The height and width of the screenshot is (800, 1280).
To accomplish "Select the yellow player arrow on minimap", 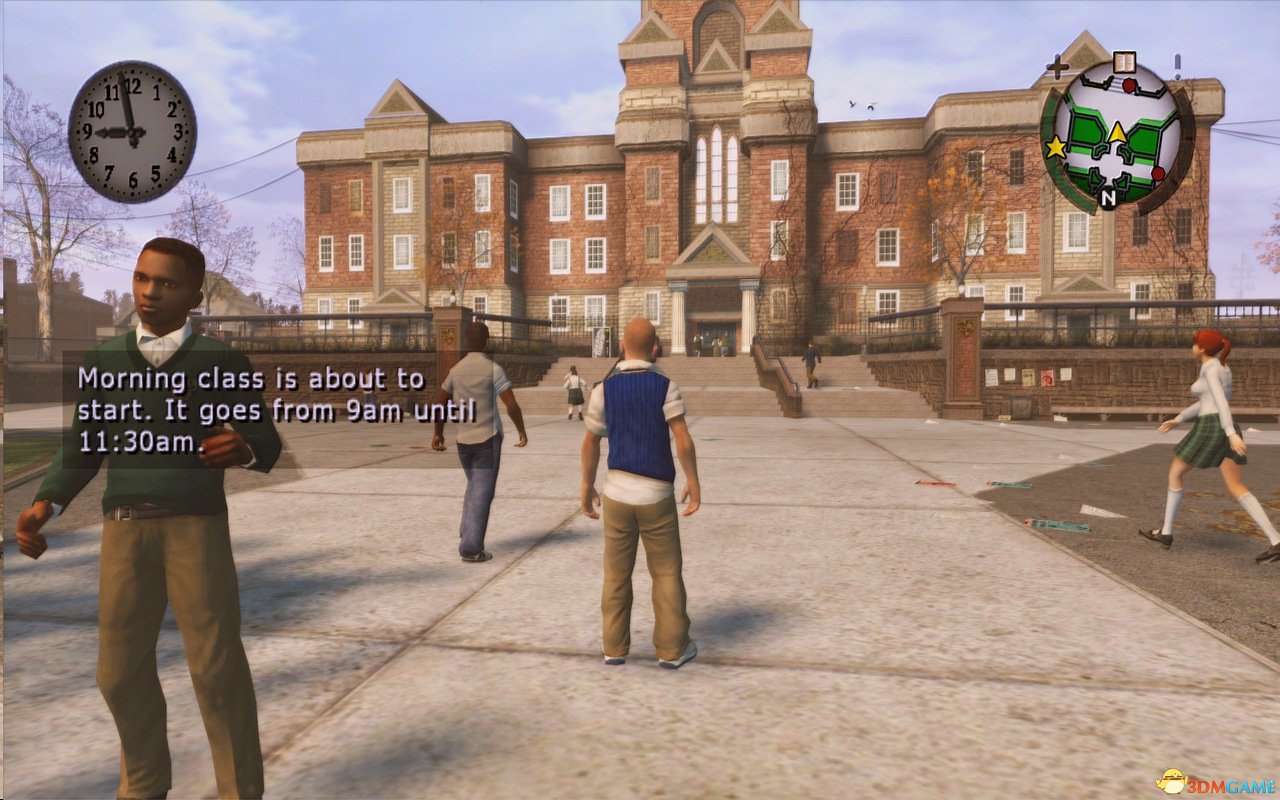I will (x=1117, y=131).
